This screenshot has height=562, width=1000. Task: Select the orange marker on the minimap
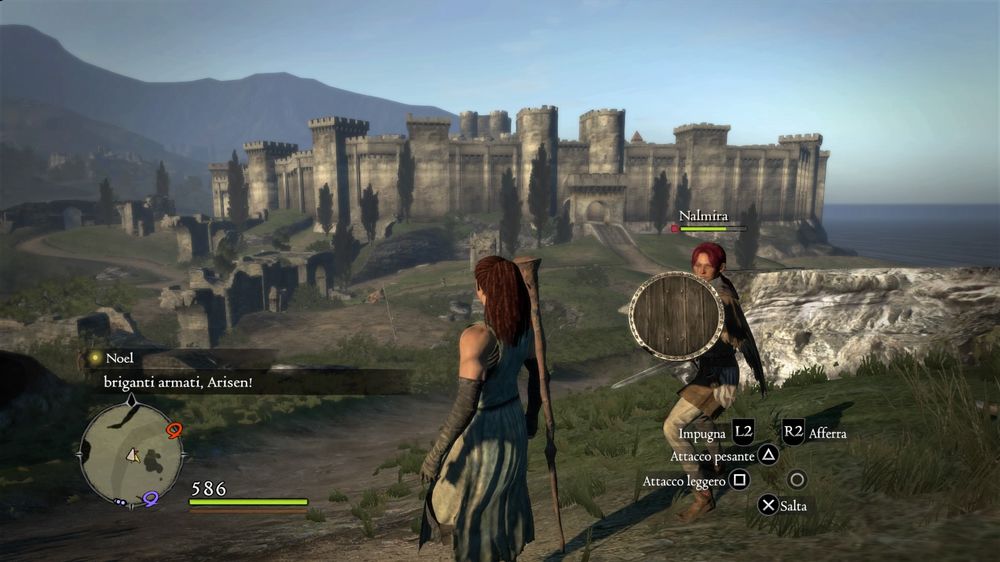(175, 430)
